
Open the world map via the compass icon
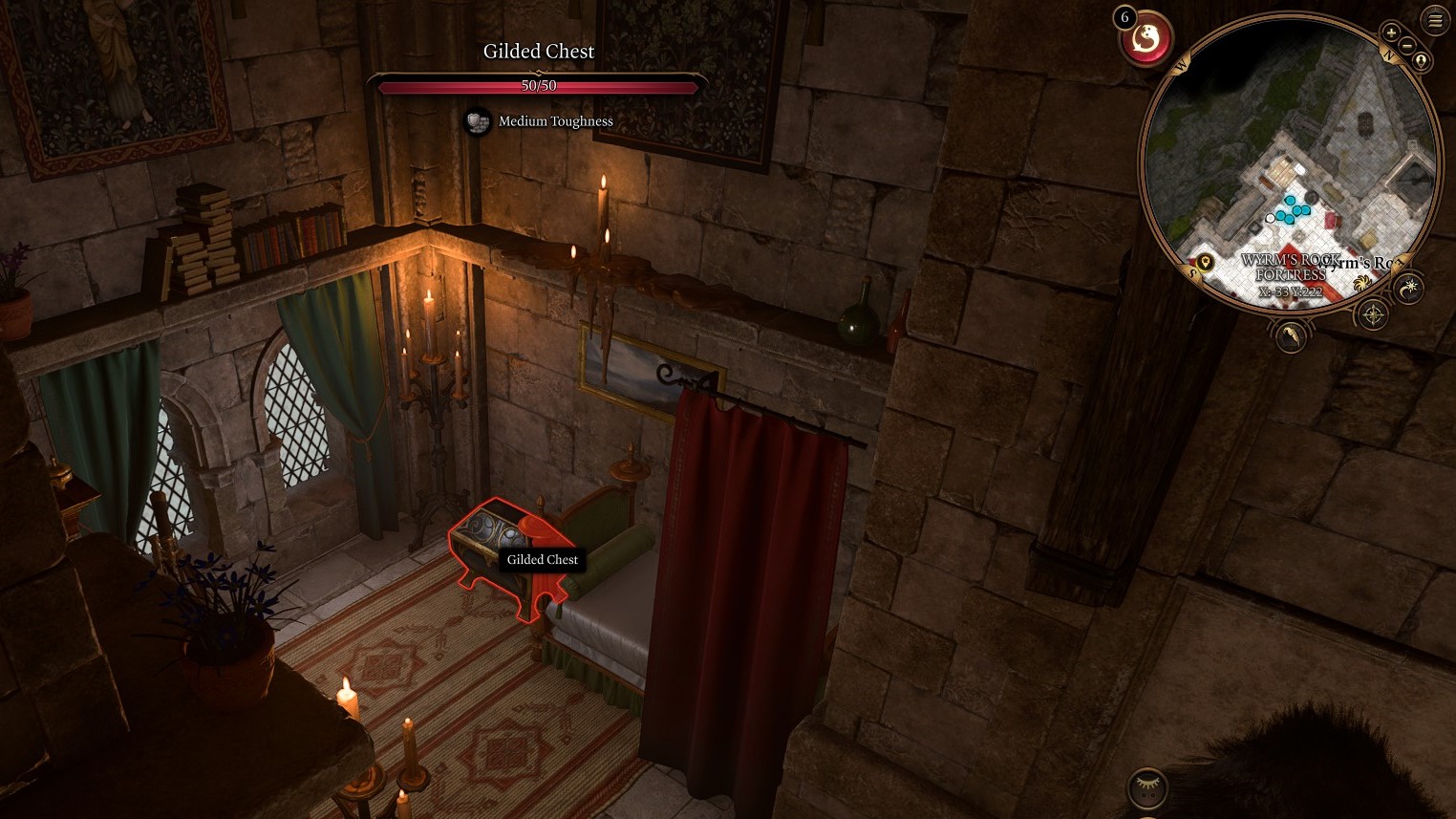[1373, 313]
